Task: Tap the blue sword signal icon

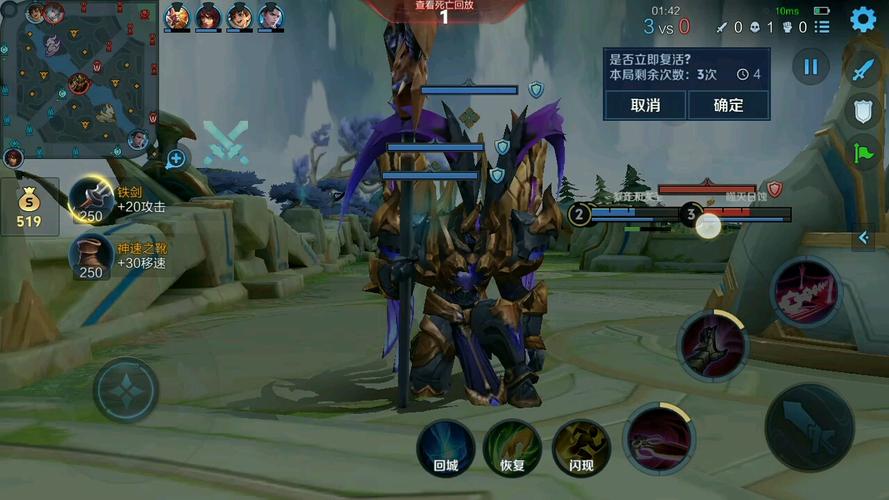Action: click(863, 71)
